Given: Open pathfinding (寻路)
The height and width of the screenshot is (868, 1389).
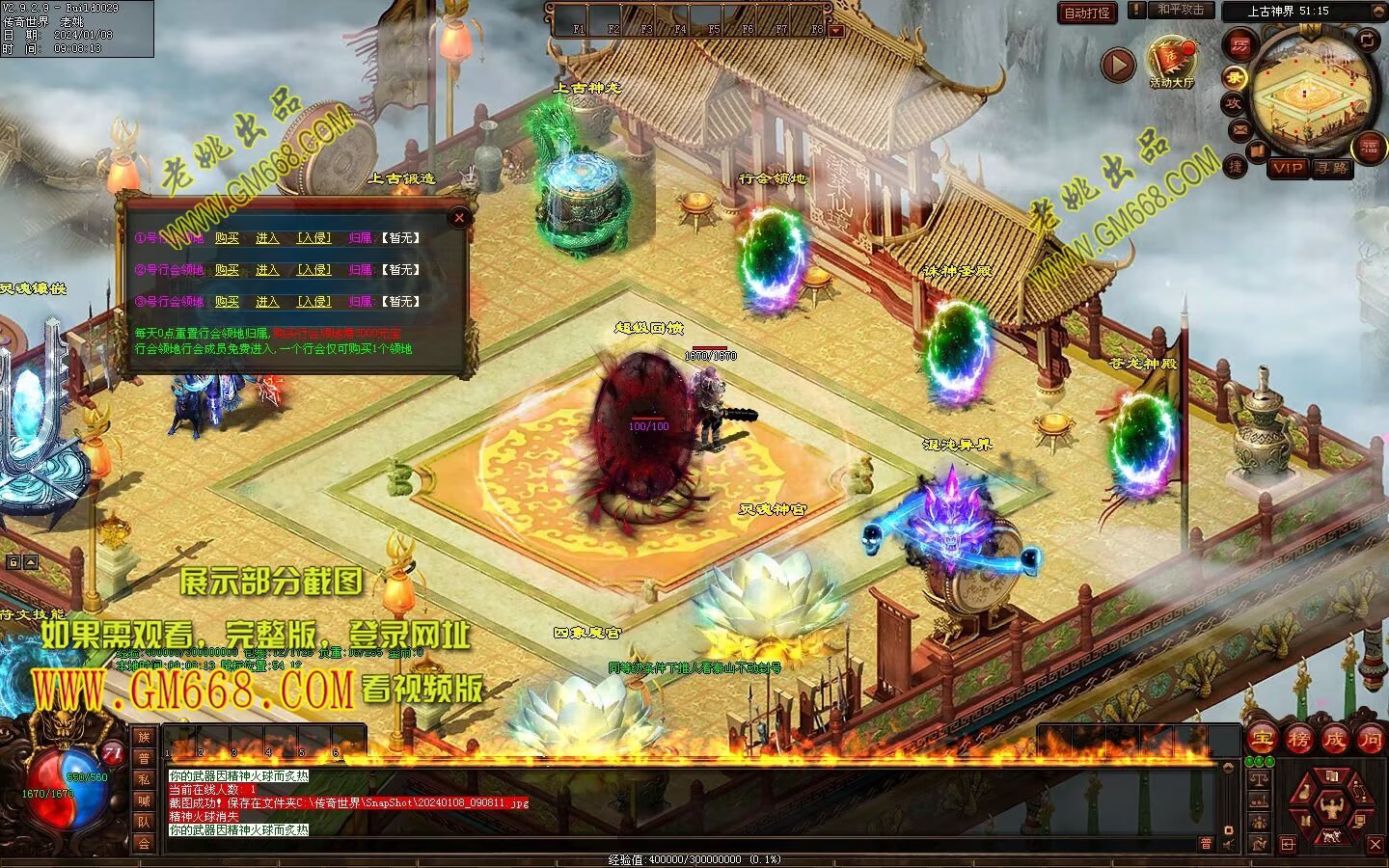Looking at the screenshot, I should tap(1332, 168).
